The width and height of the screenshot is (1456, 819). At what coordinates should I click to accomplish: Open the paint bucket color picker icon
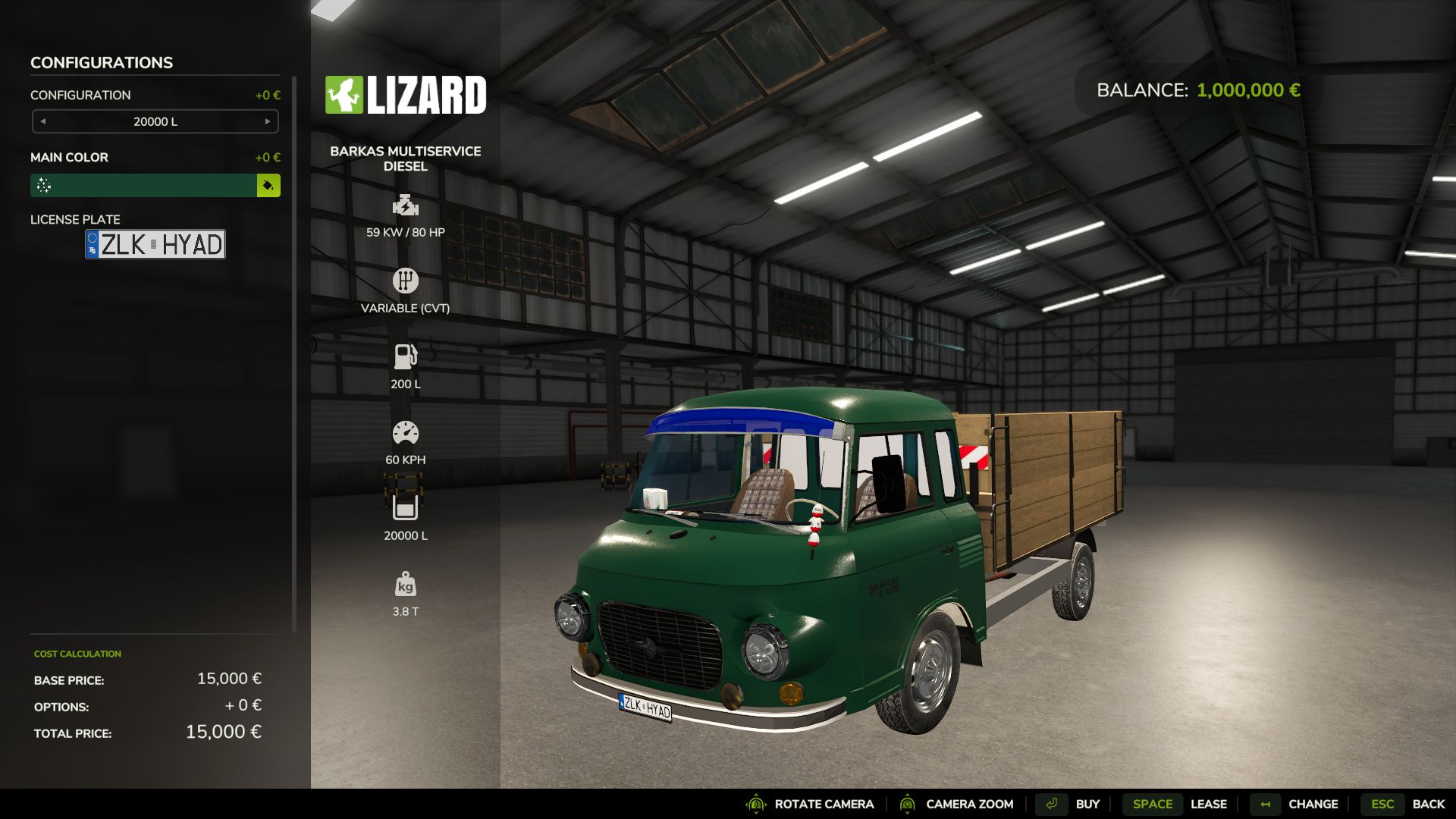click(x=269, y=185)
